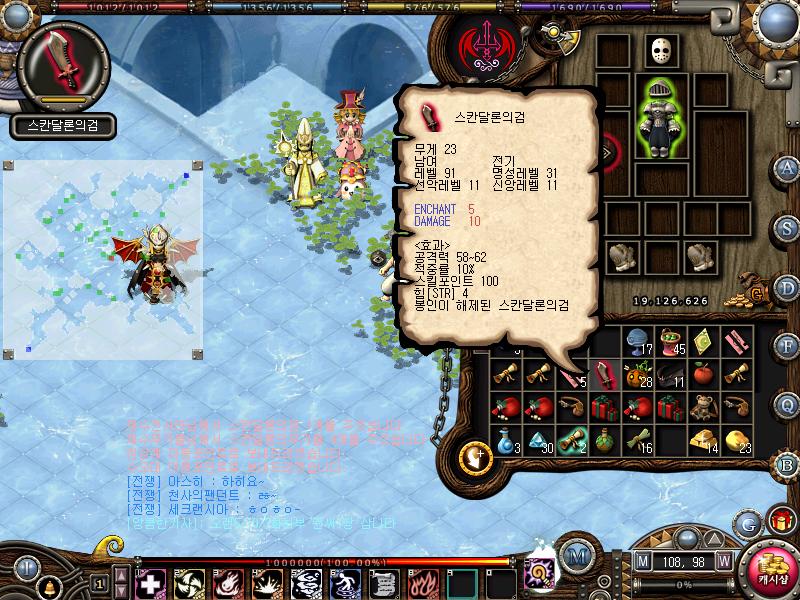Pick the teddy bear item slot
This screenshot has height=600, width=800.
(705, 407)
